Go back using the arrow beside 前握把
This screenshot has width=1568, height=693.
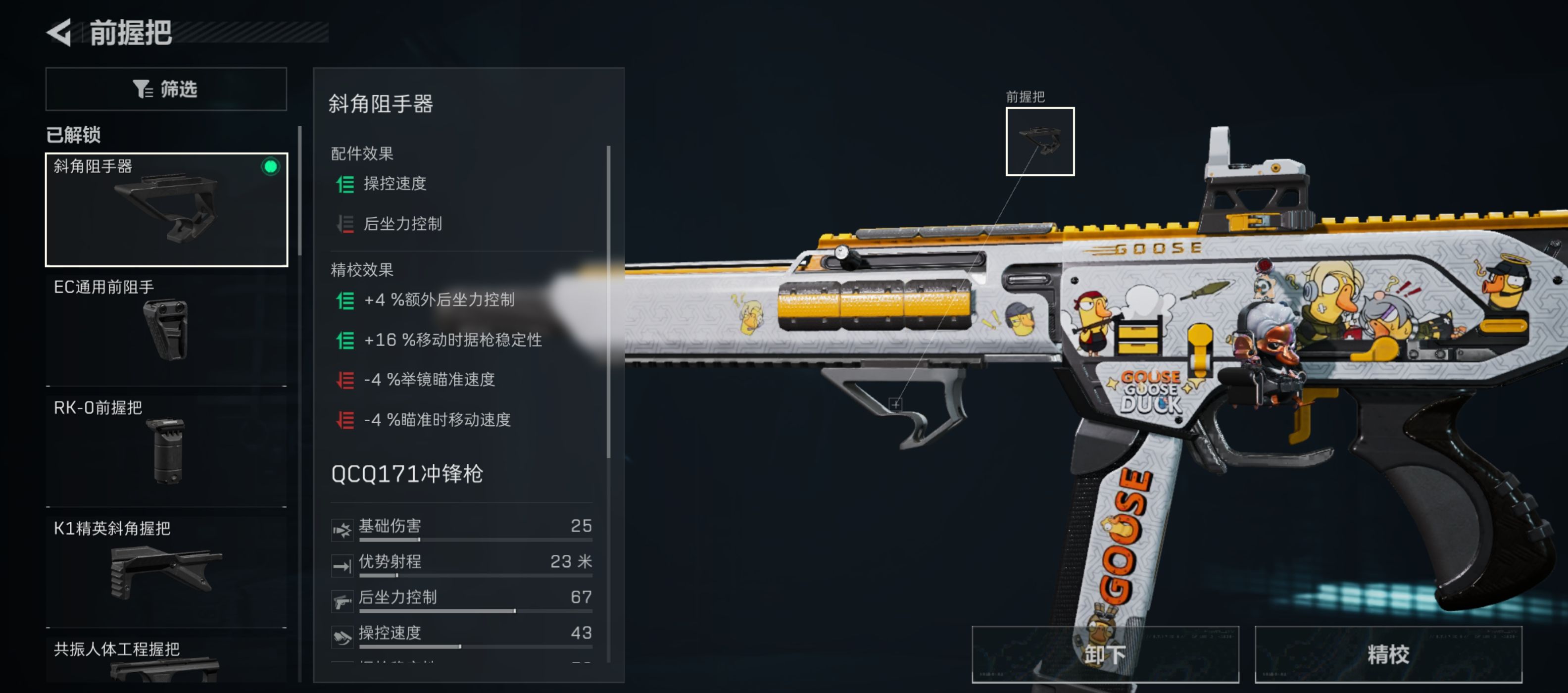[x=60, y=32]
